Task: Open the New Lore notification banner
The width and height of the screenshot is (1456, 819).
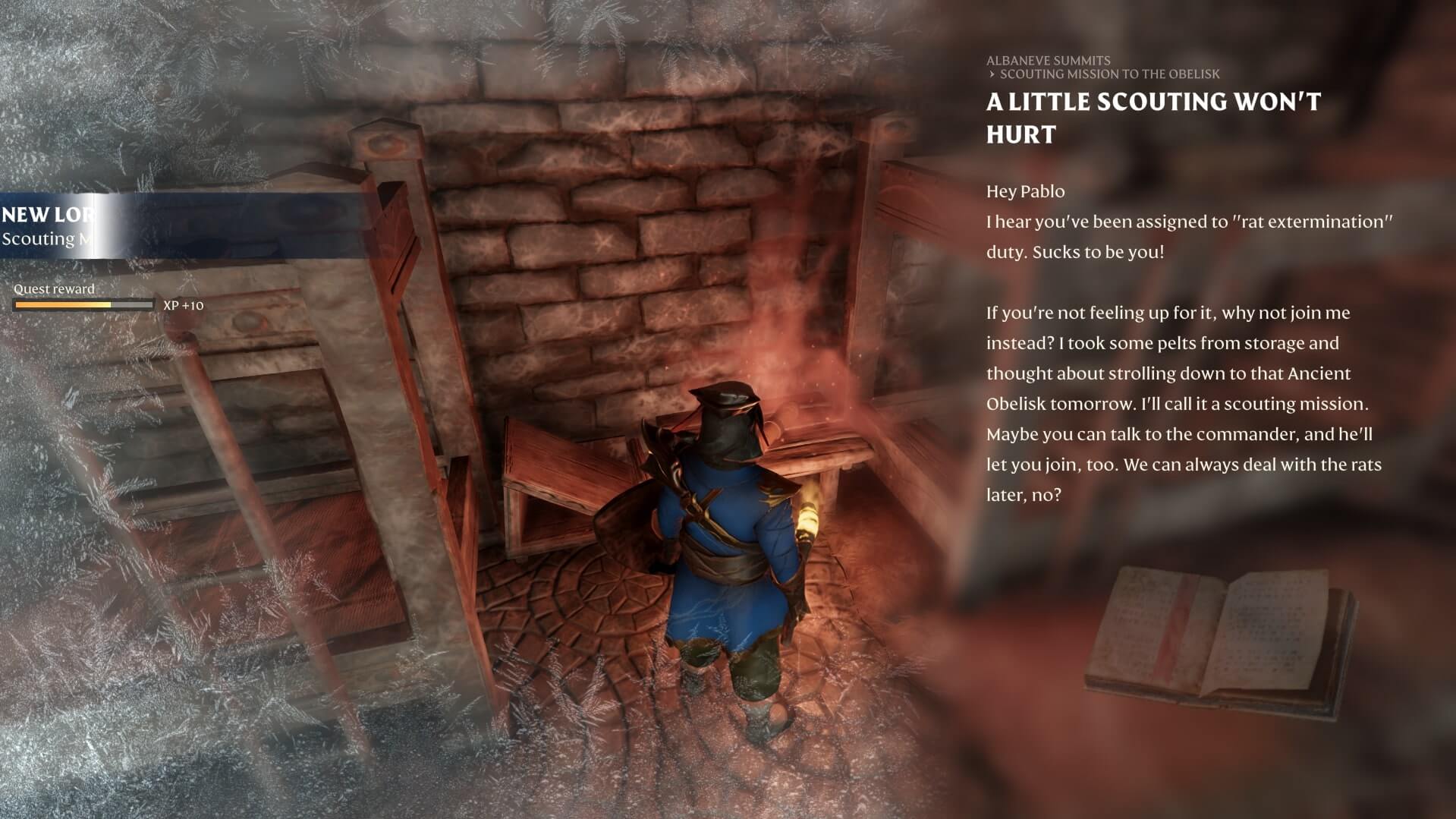Action: pyautogui.click(x=53, y=225)
